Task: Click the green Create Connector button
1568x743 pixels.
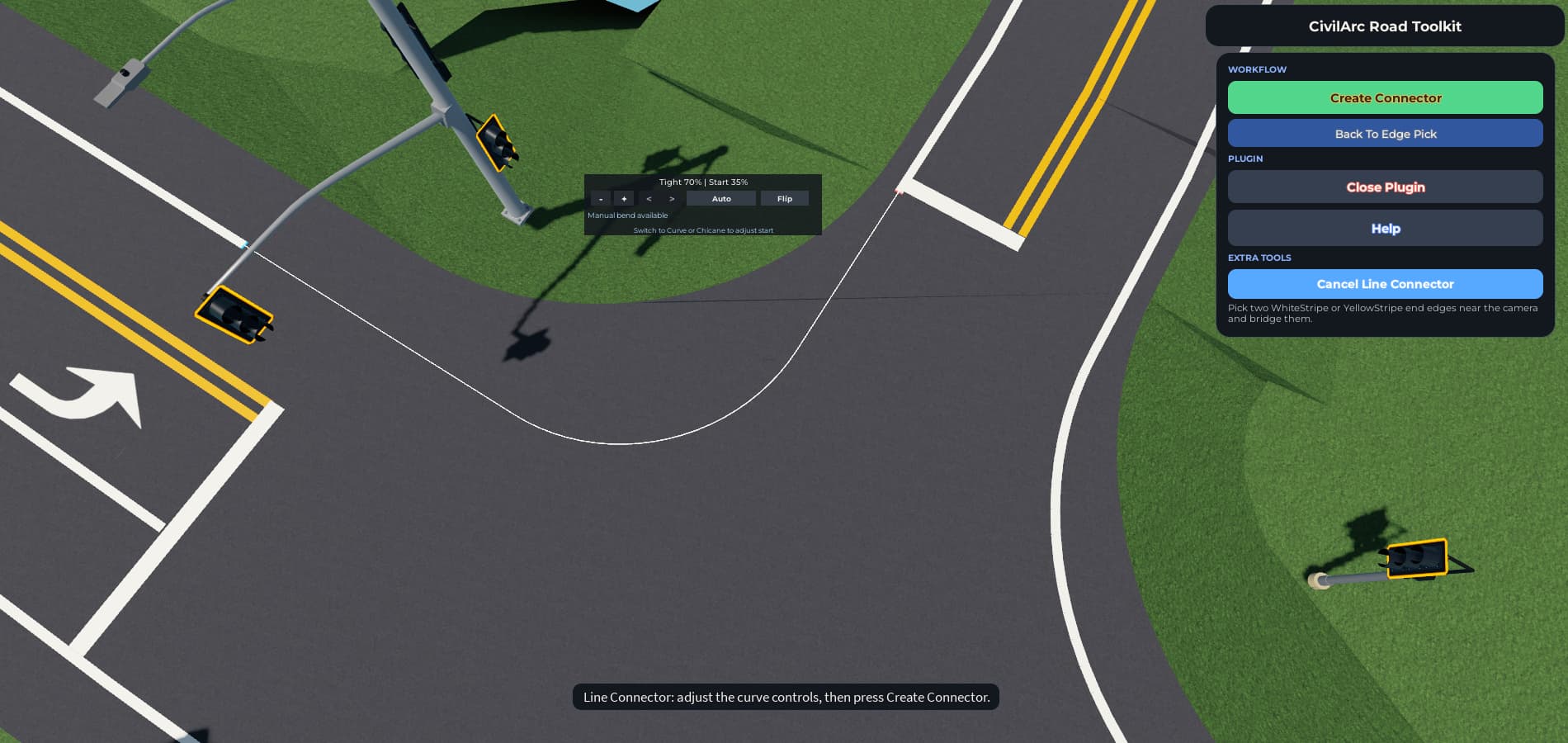Action: pos(1385,97)
